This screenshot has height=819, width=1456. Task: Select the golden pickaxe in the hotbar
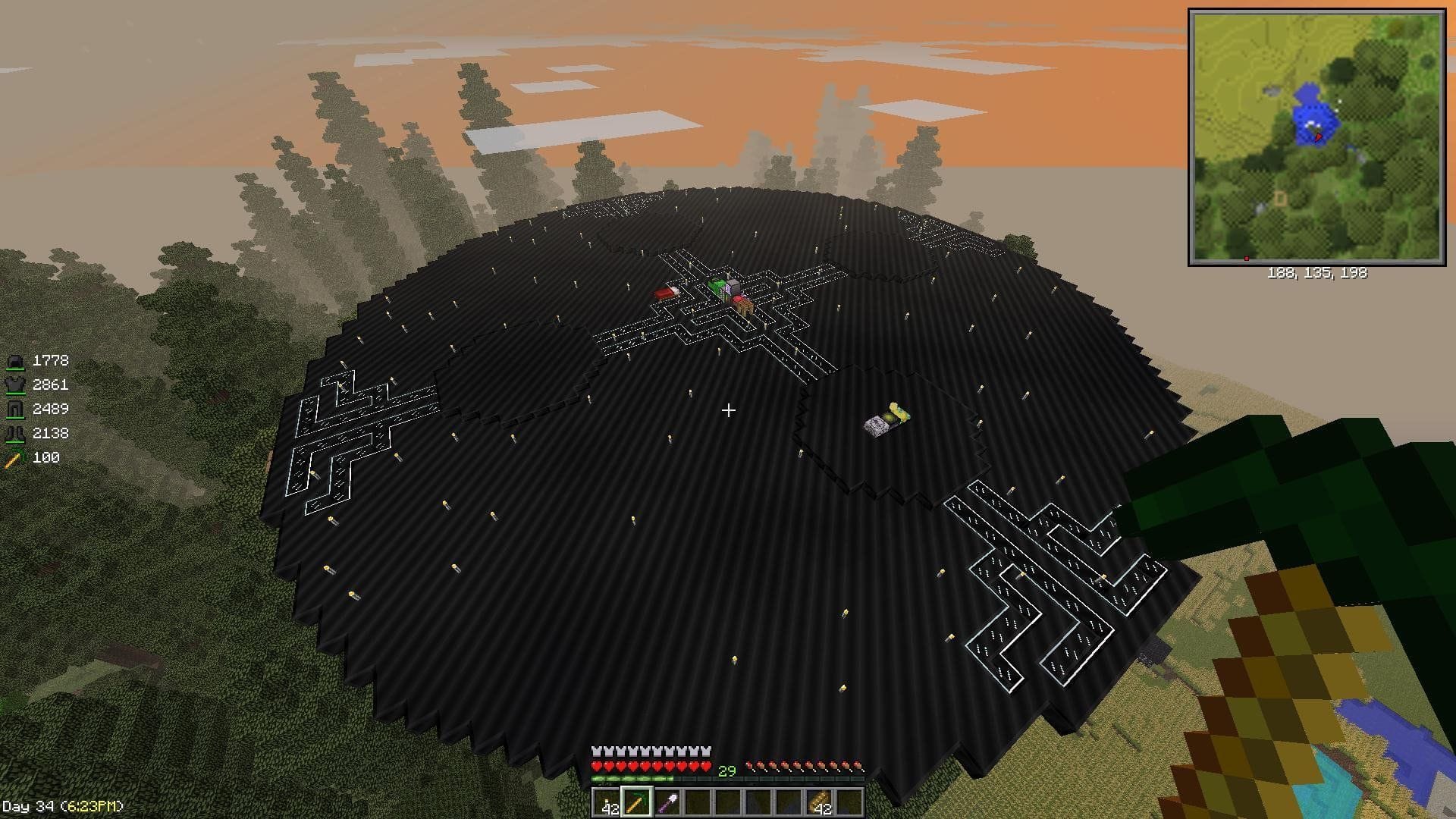click(x=635, y=802)
